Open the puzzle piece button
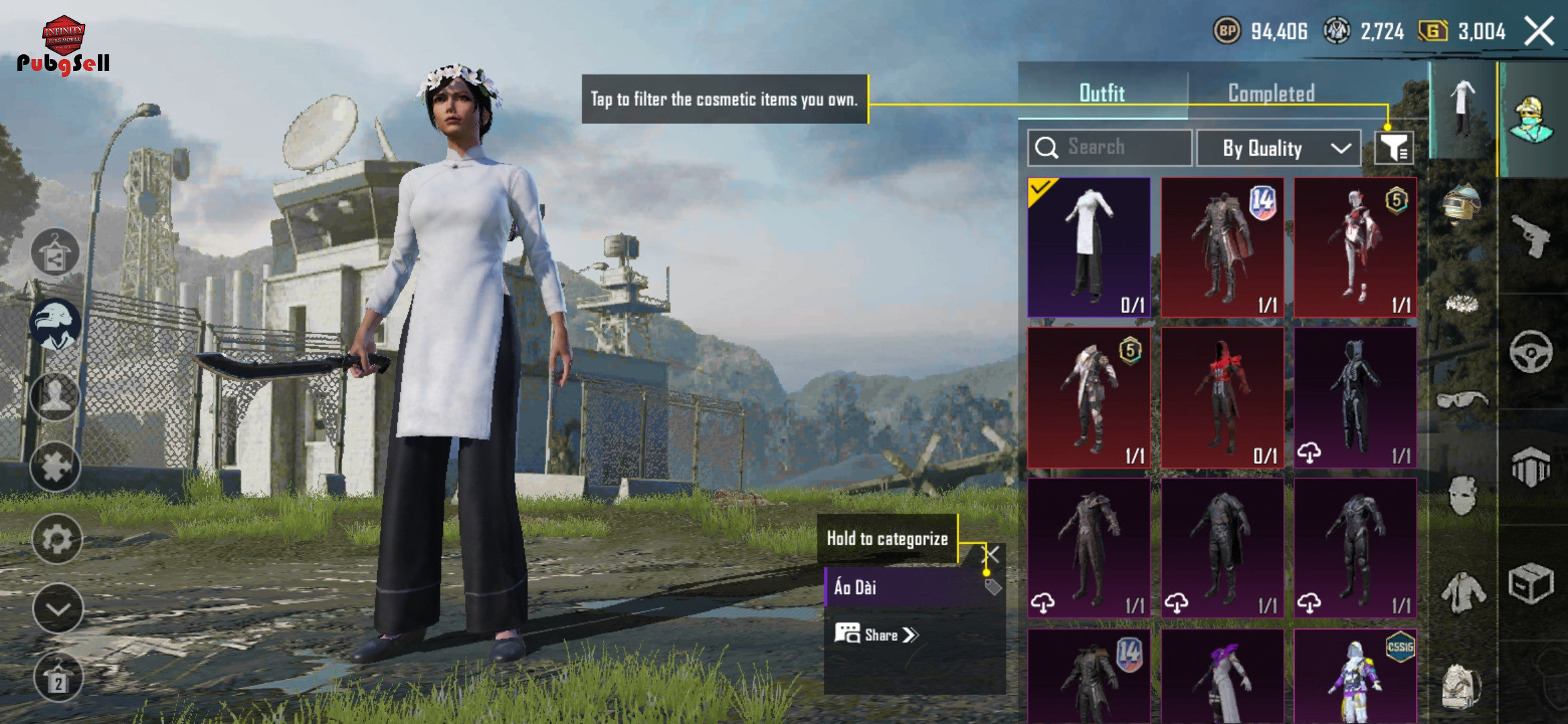The width and height of the screenshot is (1568, 724). (x=56, y=467)
